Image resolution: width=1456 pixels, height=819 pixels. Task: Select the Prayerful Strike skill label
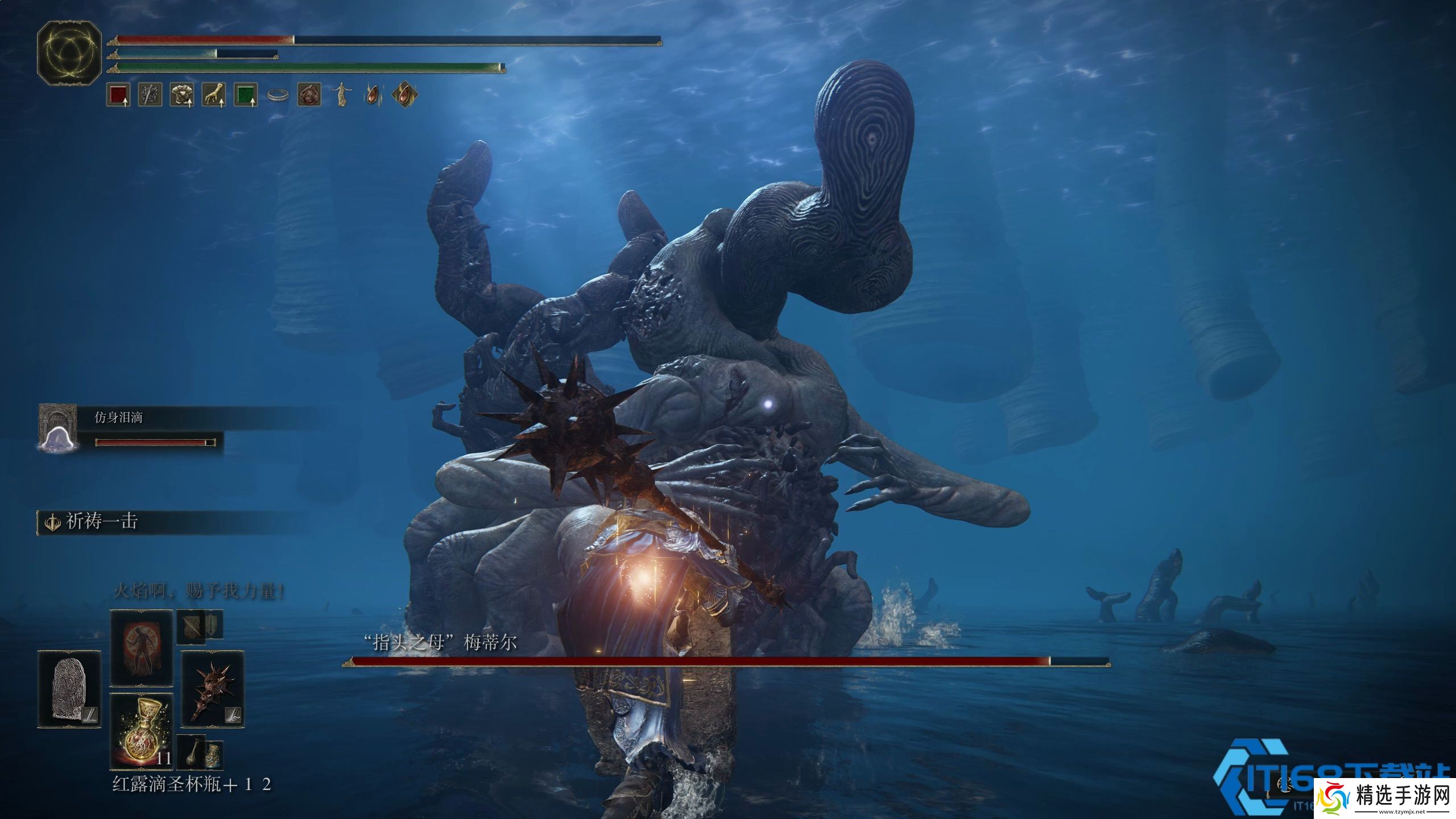[x=102, y=522]
